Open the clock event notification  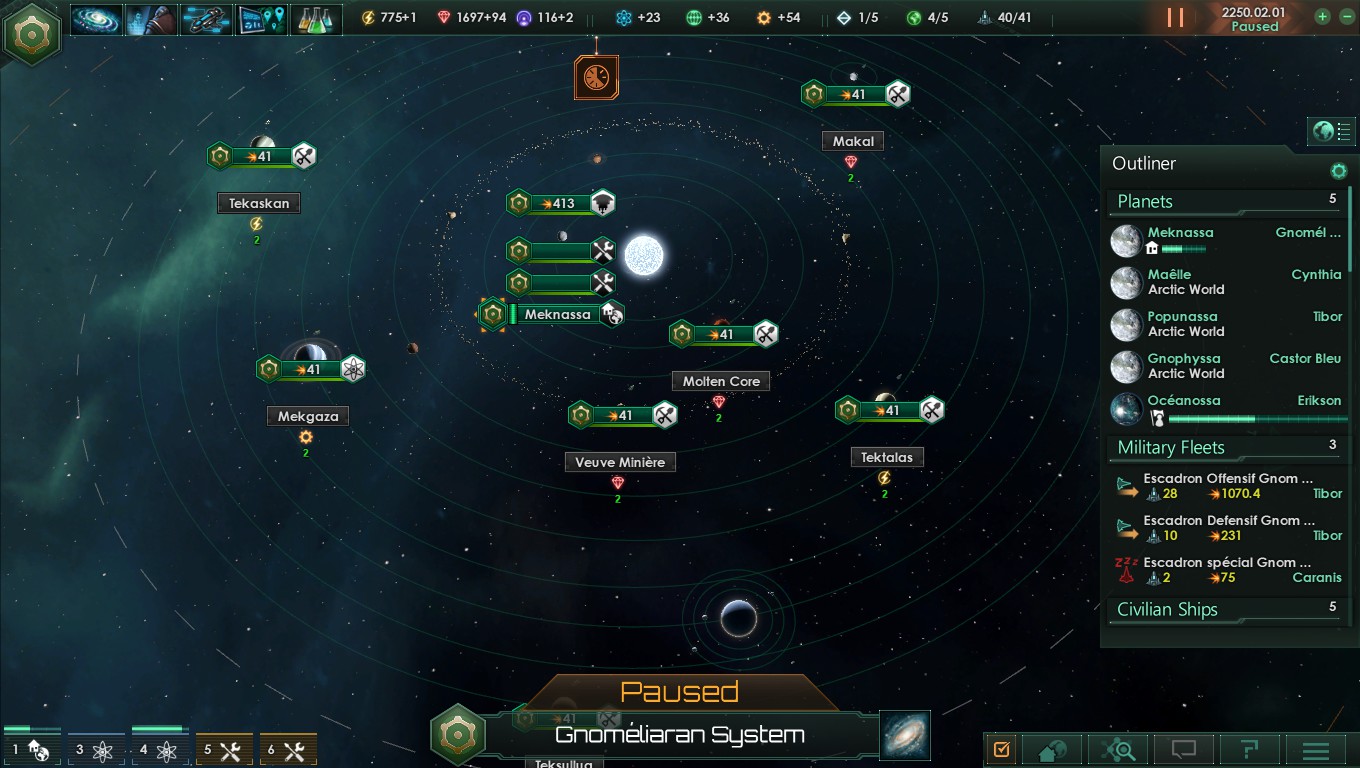coord(596,78)
